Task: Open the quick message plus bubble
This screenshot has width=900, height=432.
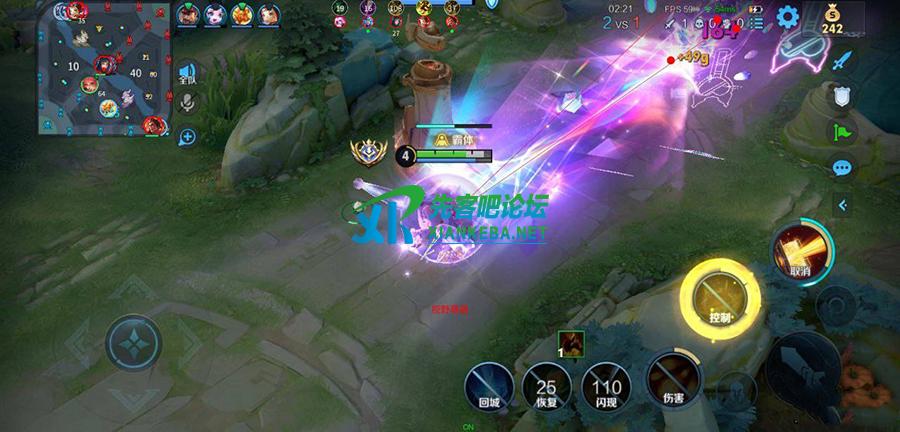Action: [x=187, y=137]
